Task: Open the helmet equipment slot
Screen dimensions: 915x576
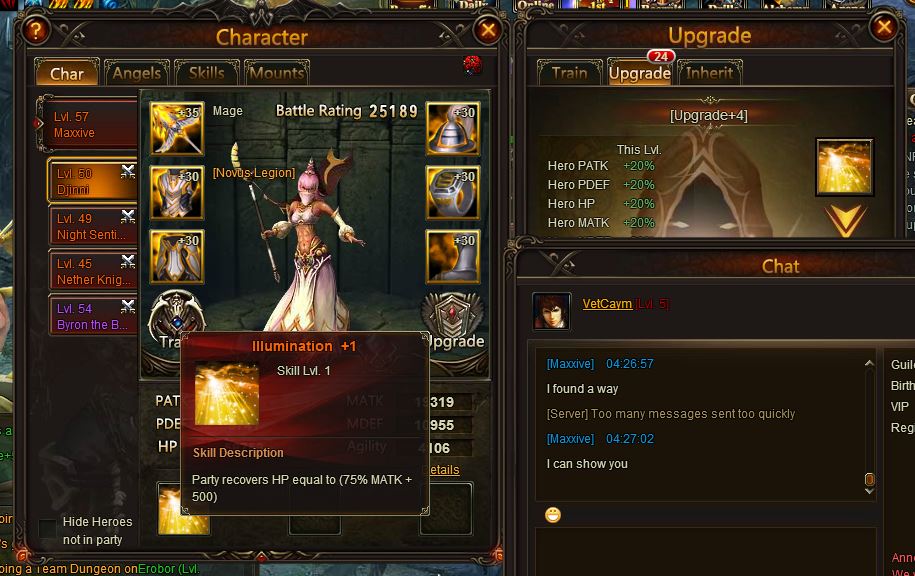Action: point(451,128)
